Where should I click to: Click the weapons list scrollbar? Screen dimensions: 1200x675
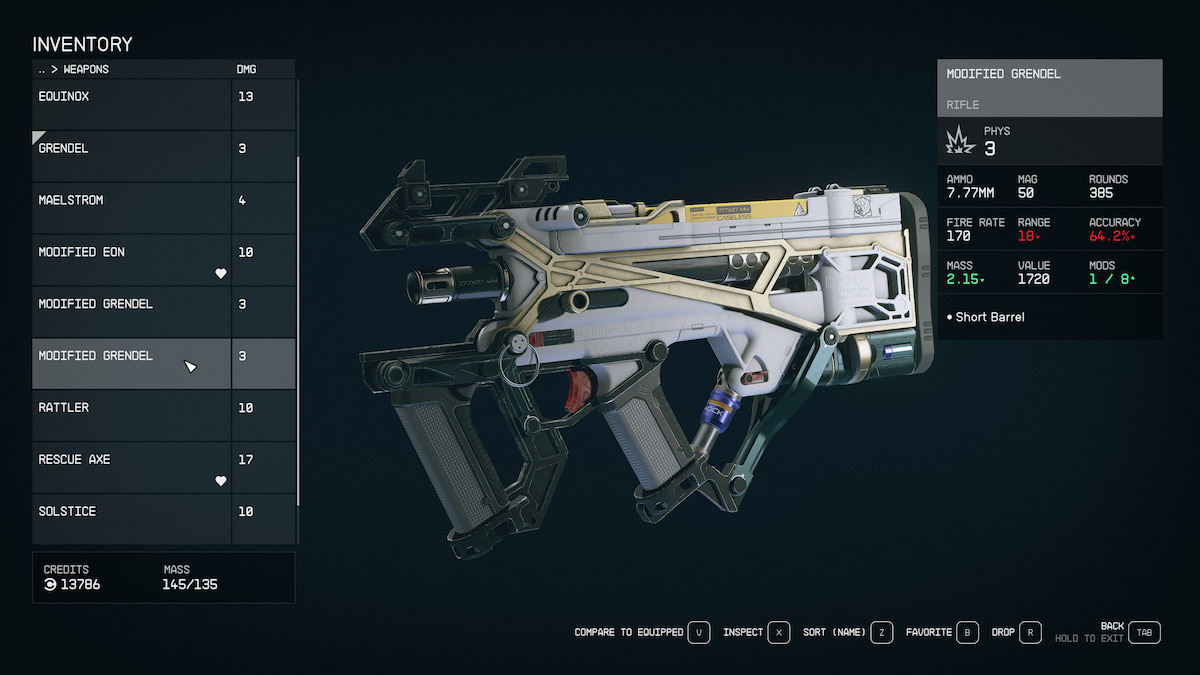click(x=297, y=330)
